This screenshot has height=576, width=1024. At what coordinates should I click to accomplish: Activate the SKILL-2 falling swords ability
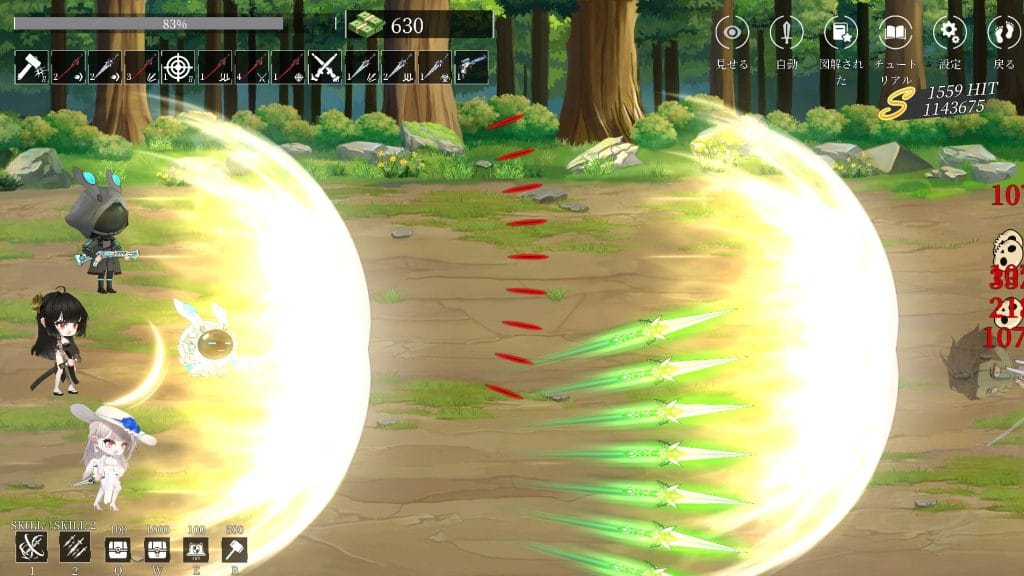tap(75, 548)
